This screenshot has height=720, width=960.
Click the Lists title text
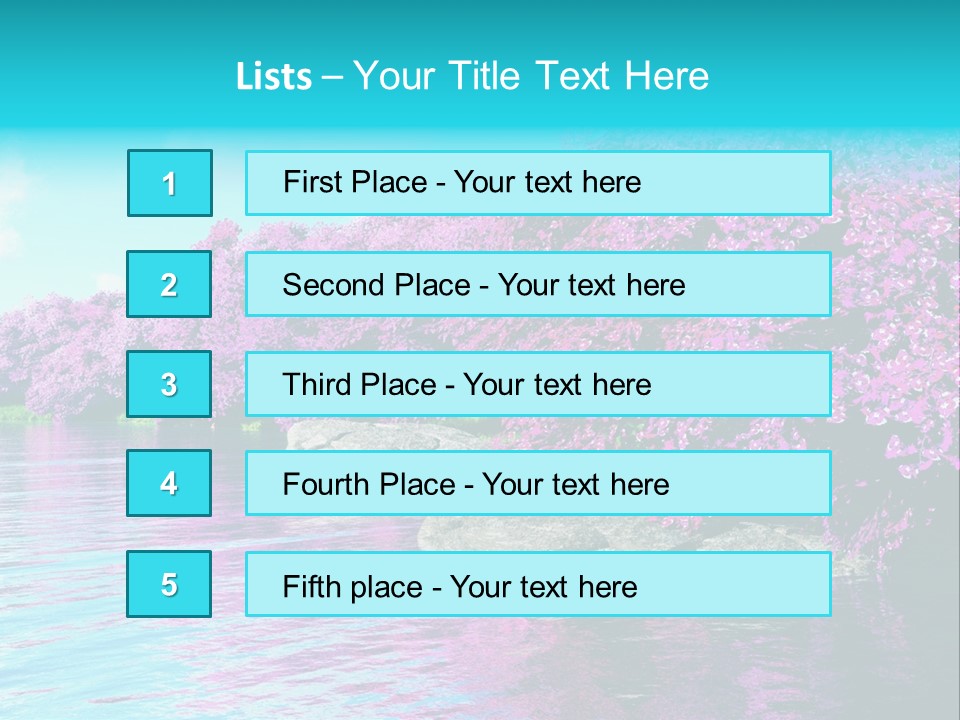472,76
